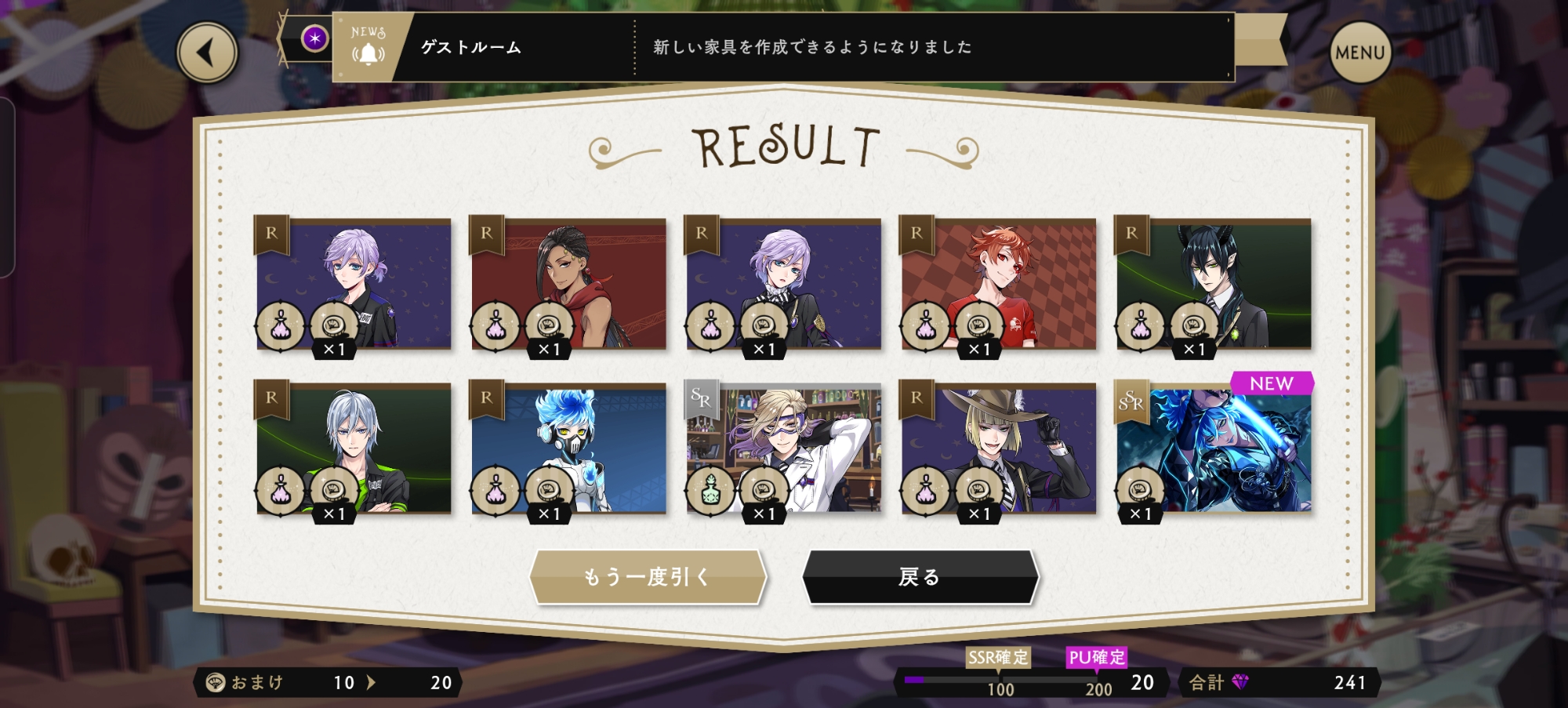Open the おまけ bonus counter
Viewport: 1568px width, 708px height.
point(328,682)
